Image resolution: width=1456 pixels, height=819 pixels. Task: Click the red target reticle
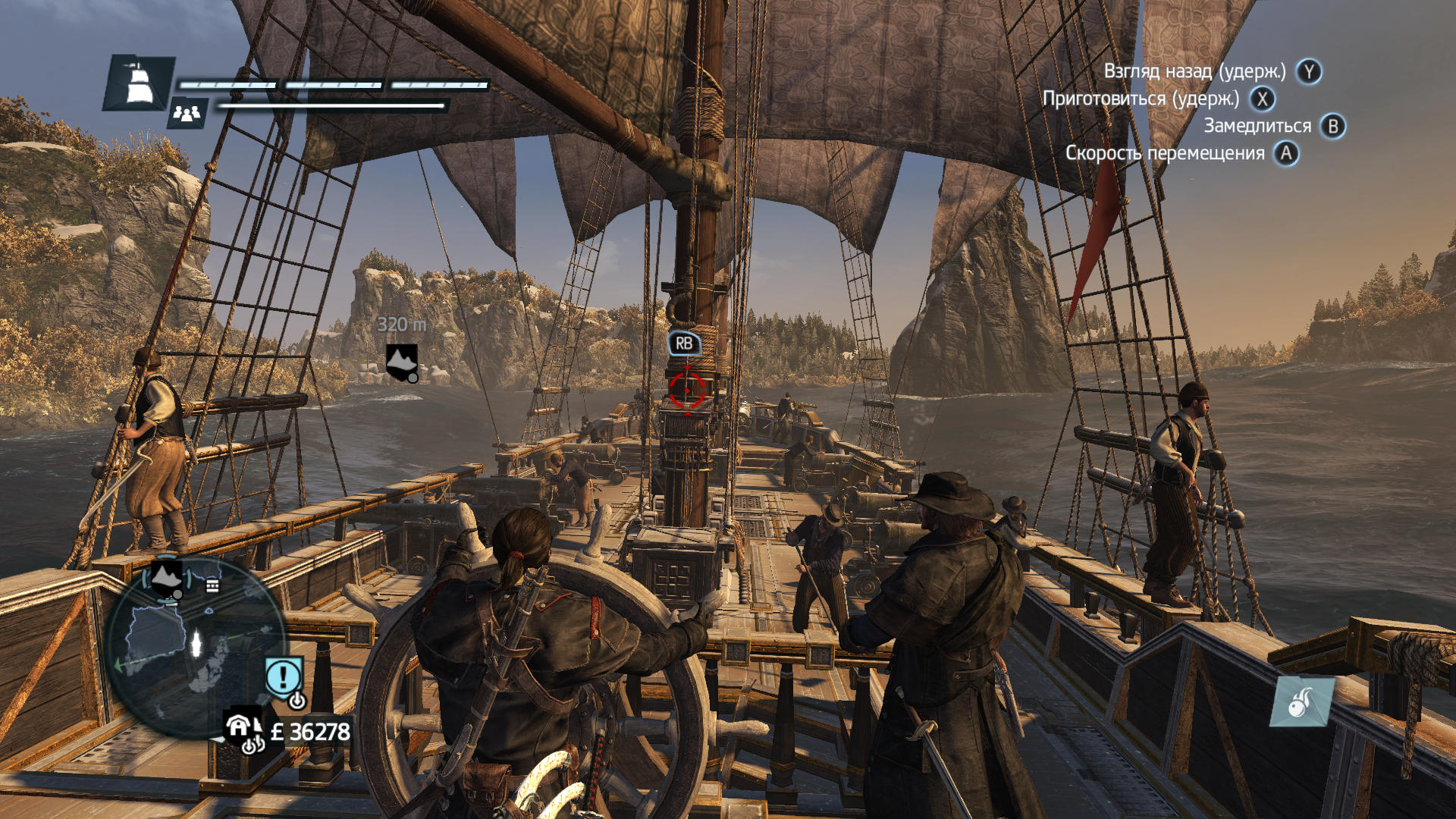point(687,391)
